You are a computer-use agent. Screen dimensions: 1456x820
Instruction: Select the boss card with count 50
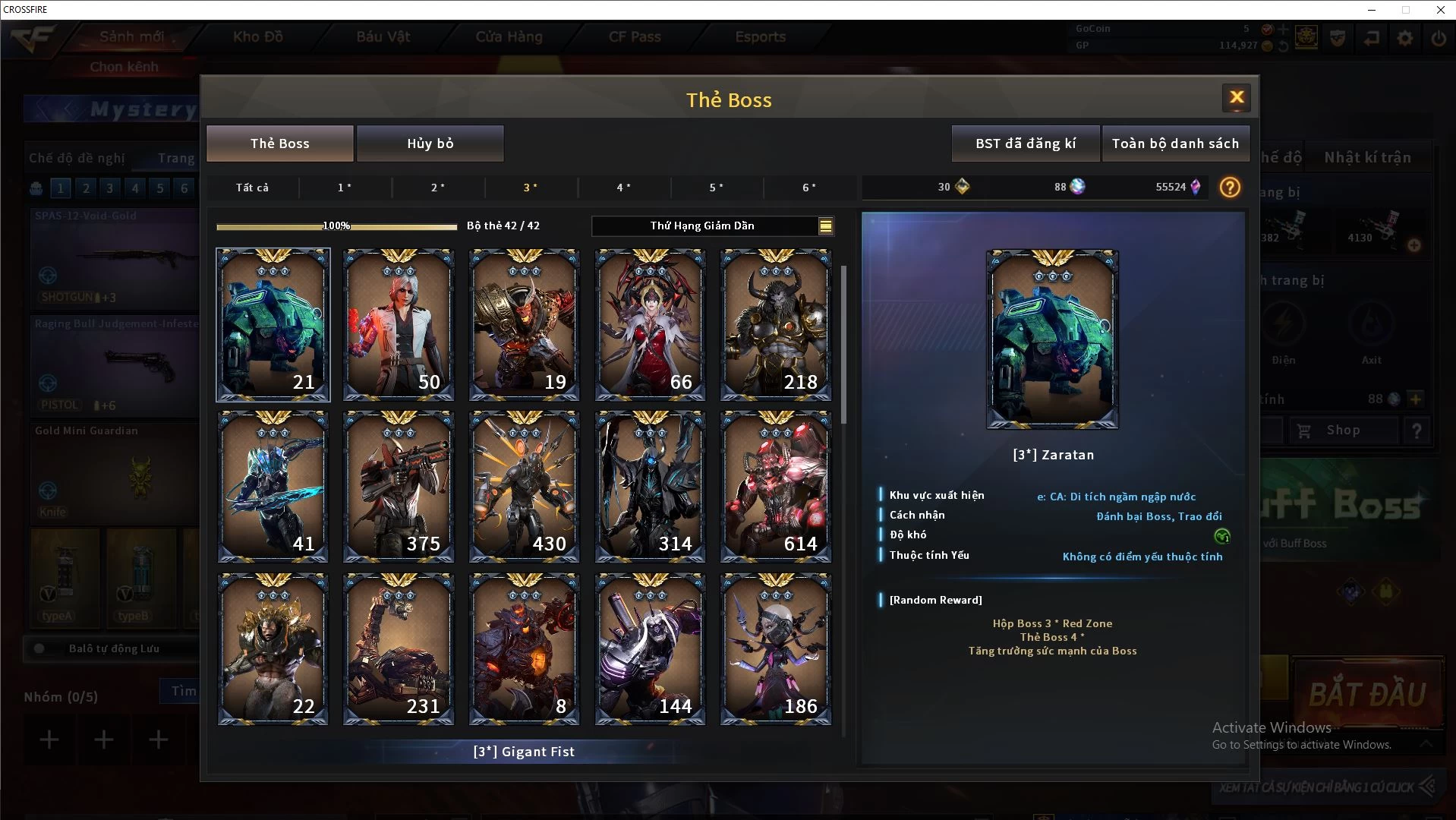click(399, 324)
